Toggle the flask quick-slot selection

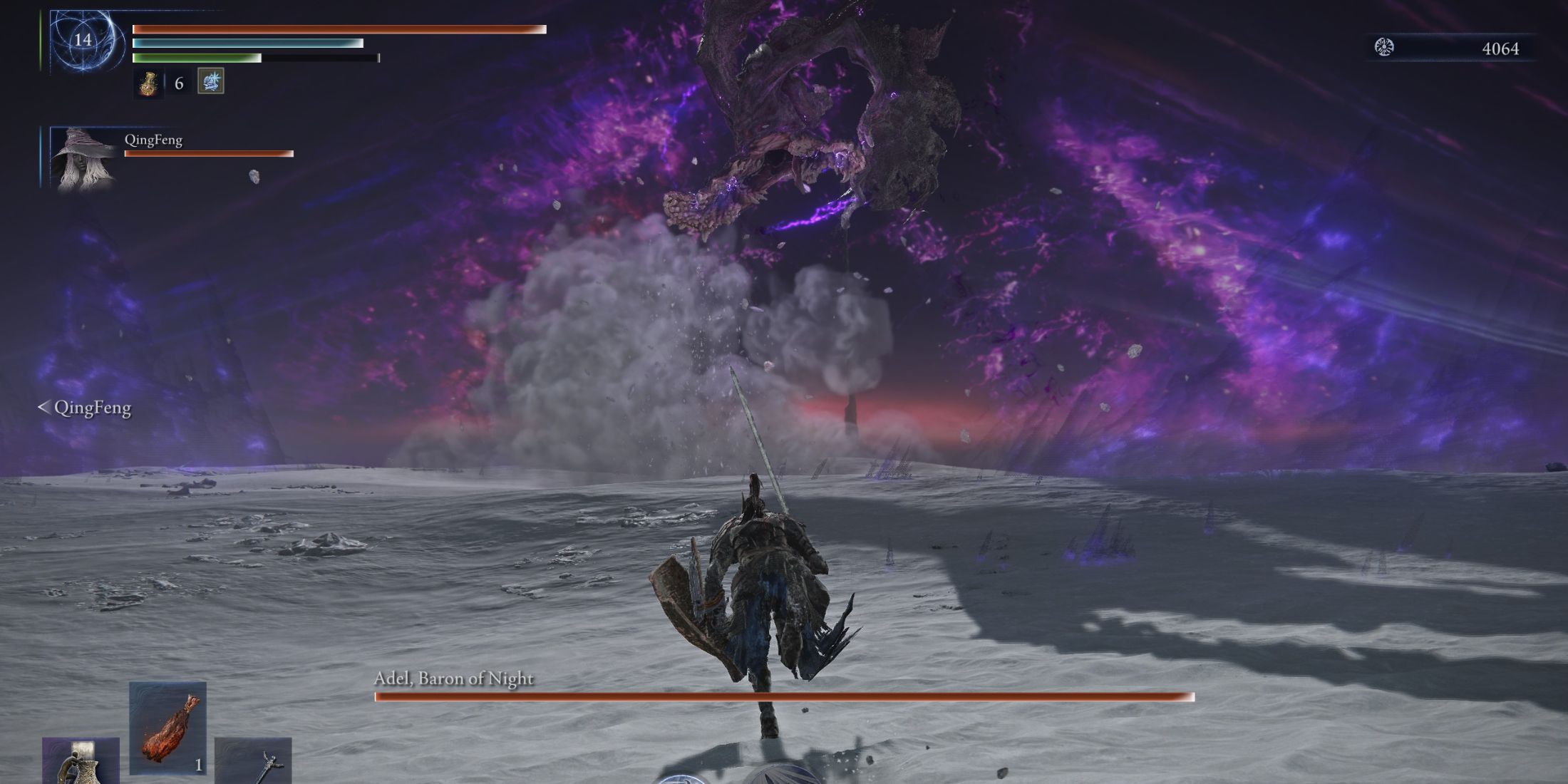click(146, 83)
